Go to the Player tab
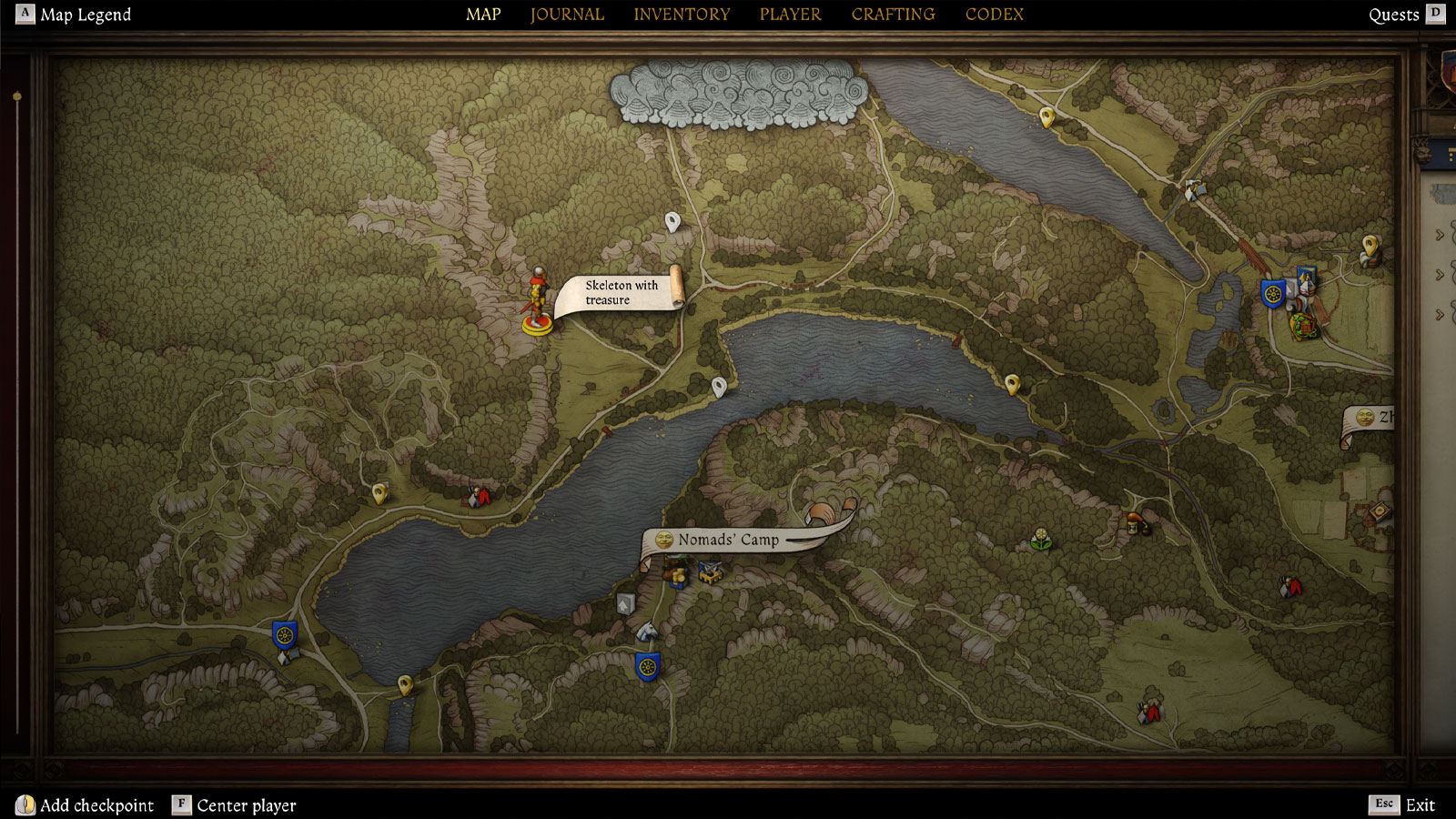 [x=790, y=15]
